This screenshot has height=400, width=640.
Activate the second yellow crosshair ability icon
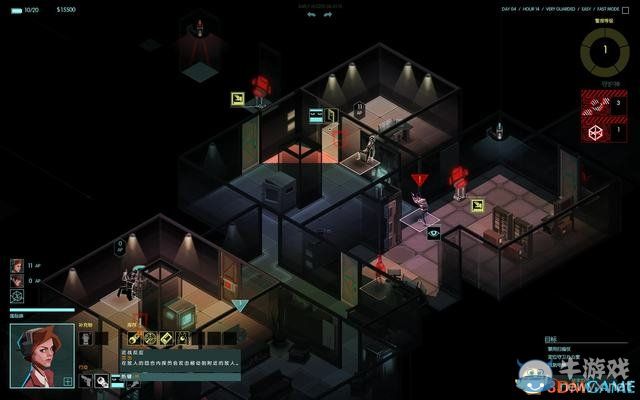pos(150,338)
